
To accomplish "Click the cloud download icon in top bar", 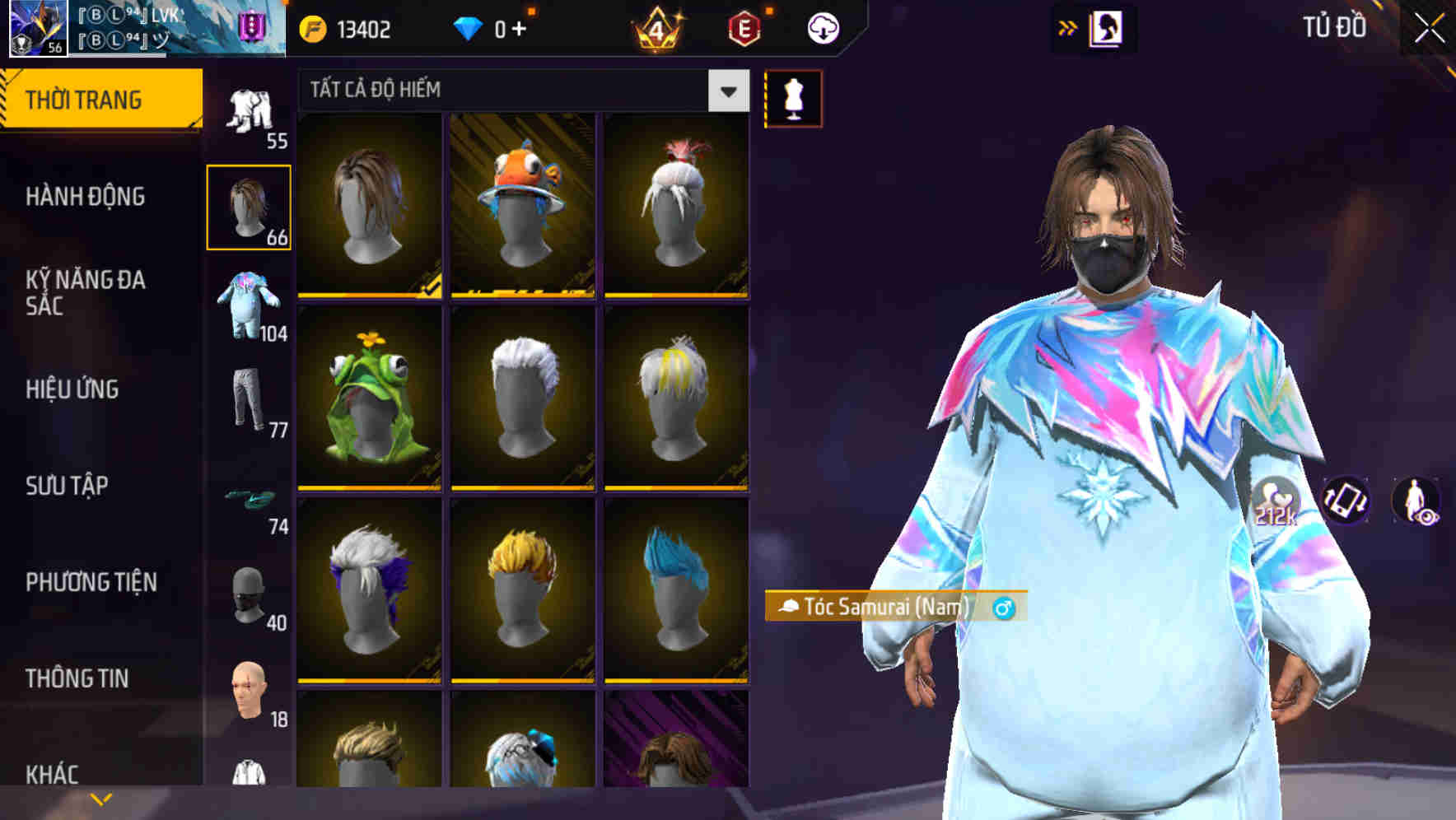I will (823, 27).
